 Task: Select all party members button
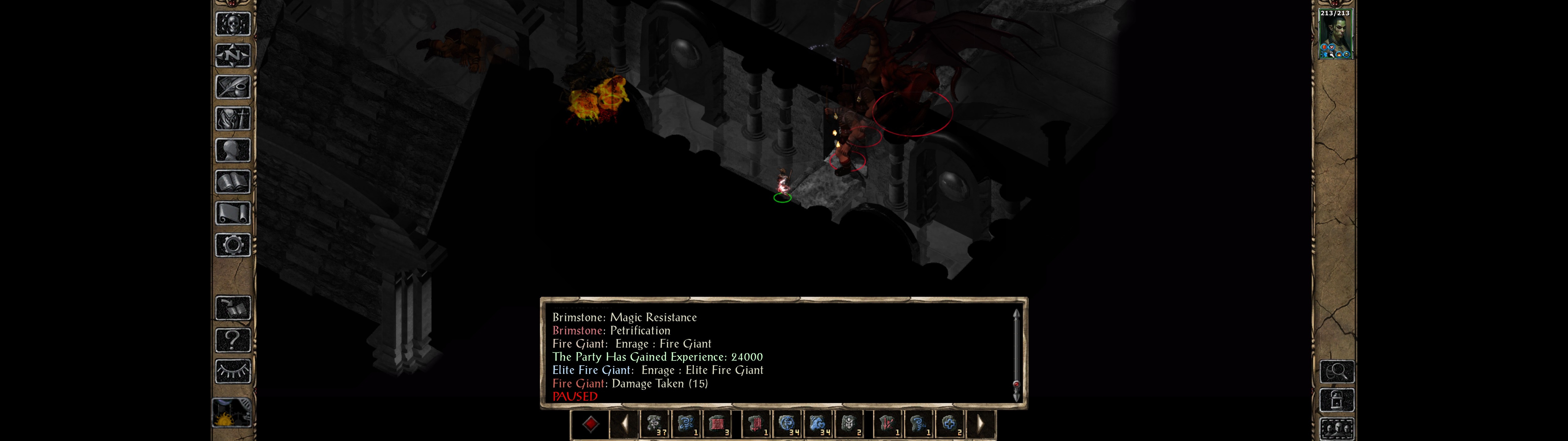click(1337, 428)
